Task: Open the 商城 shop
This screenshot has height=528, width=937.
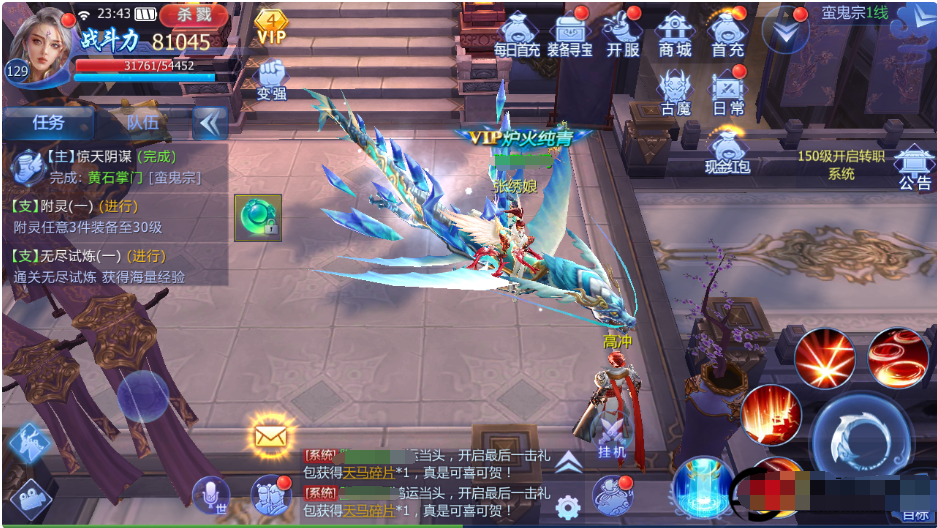Action: pos(675,34)
